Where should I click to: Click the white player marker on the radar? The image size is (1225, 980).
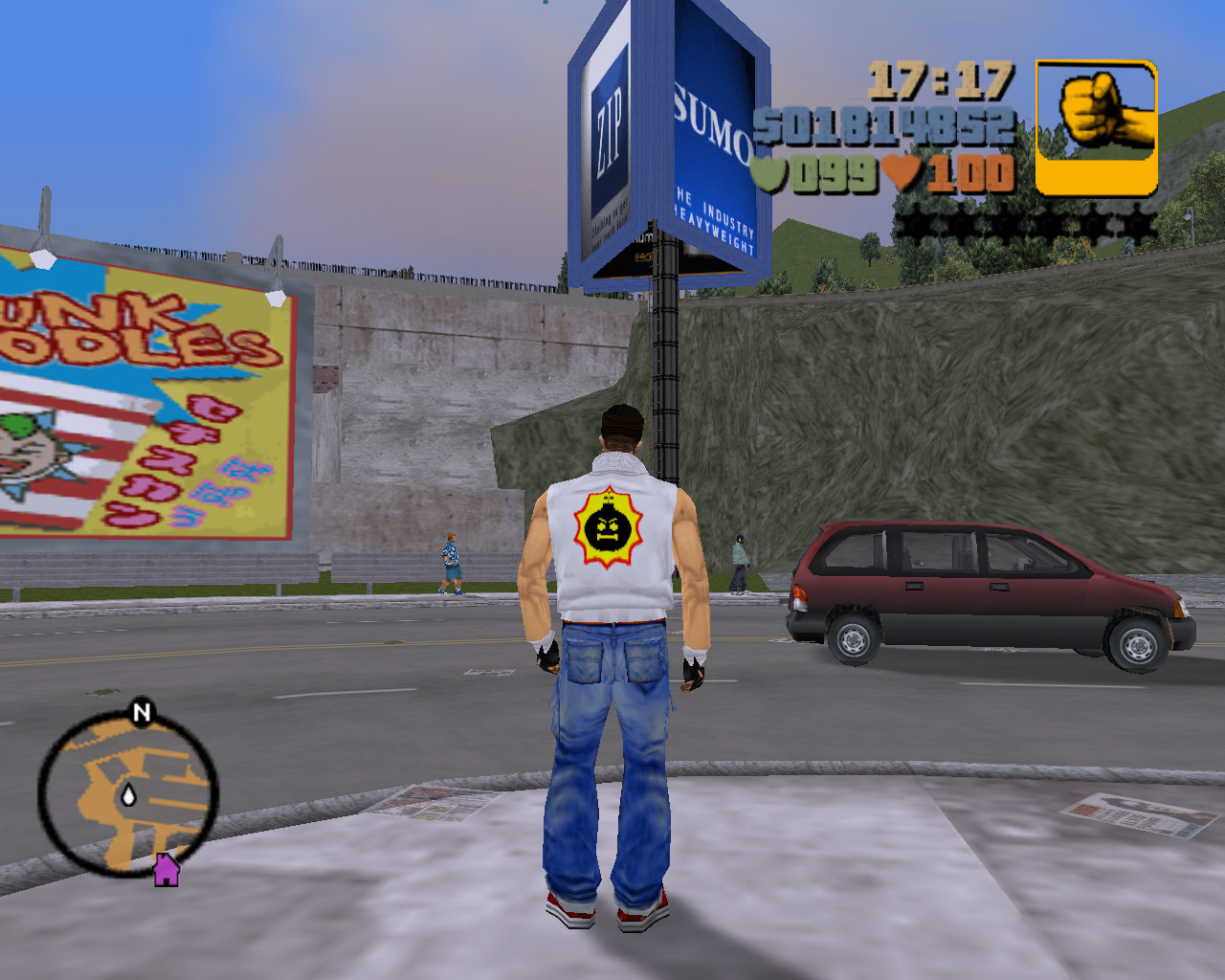click(129, 794)
